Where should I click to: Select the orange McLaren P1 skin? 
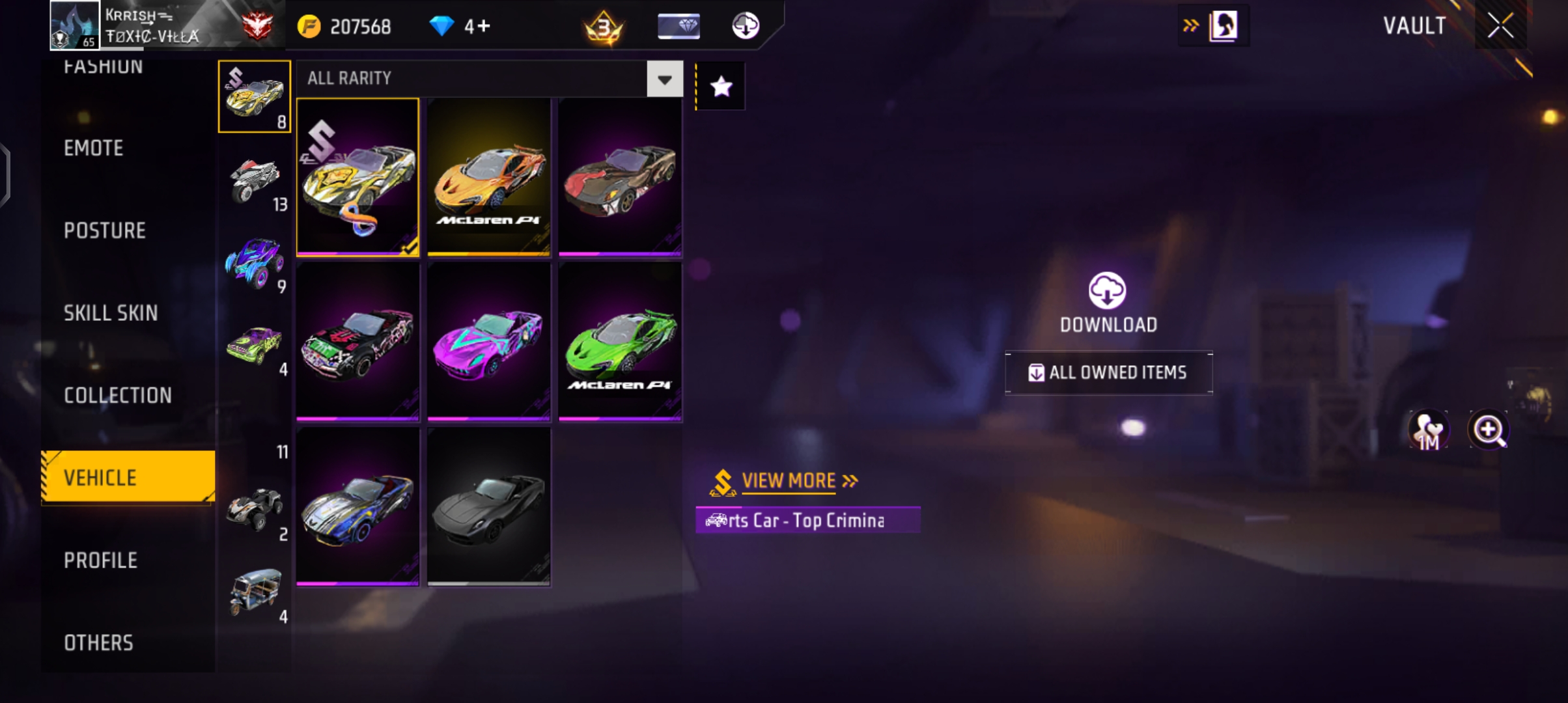coord(489,176)
